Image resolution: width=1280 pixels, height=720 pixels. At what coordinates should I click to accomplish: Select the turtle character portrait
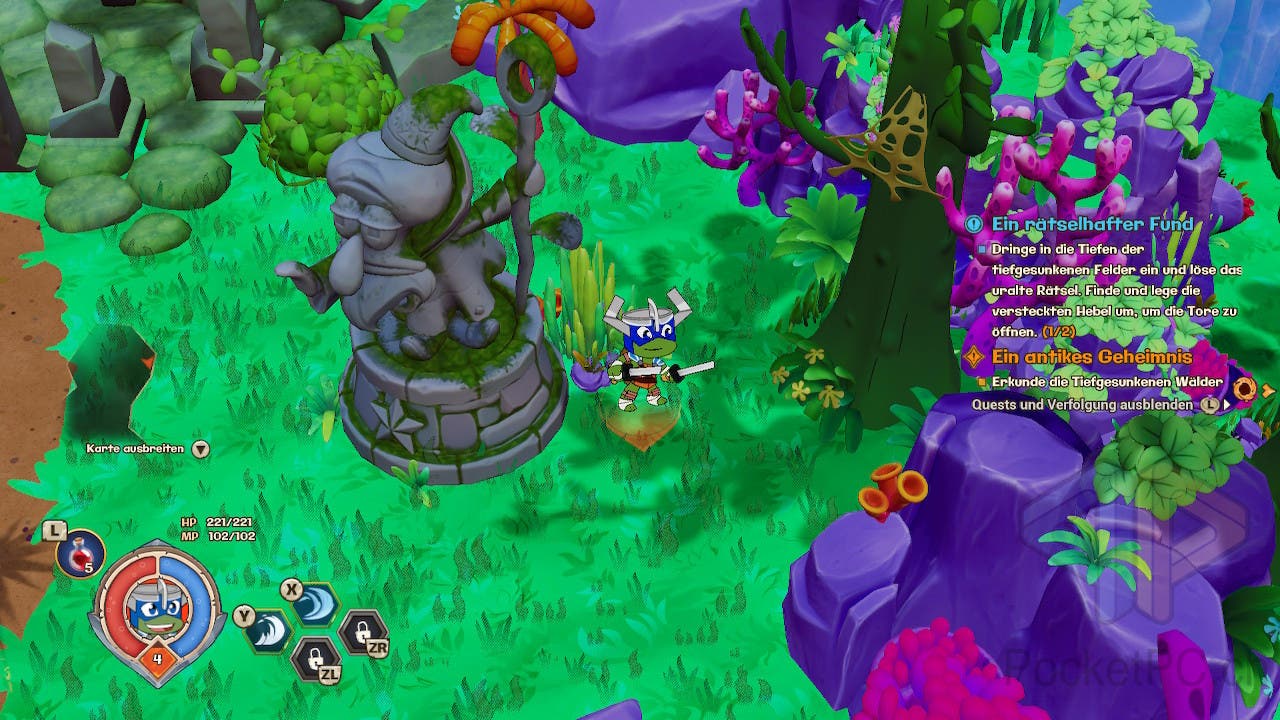155,610
